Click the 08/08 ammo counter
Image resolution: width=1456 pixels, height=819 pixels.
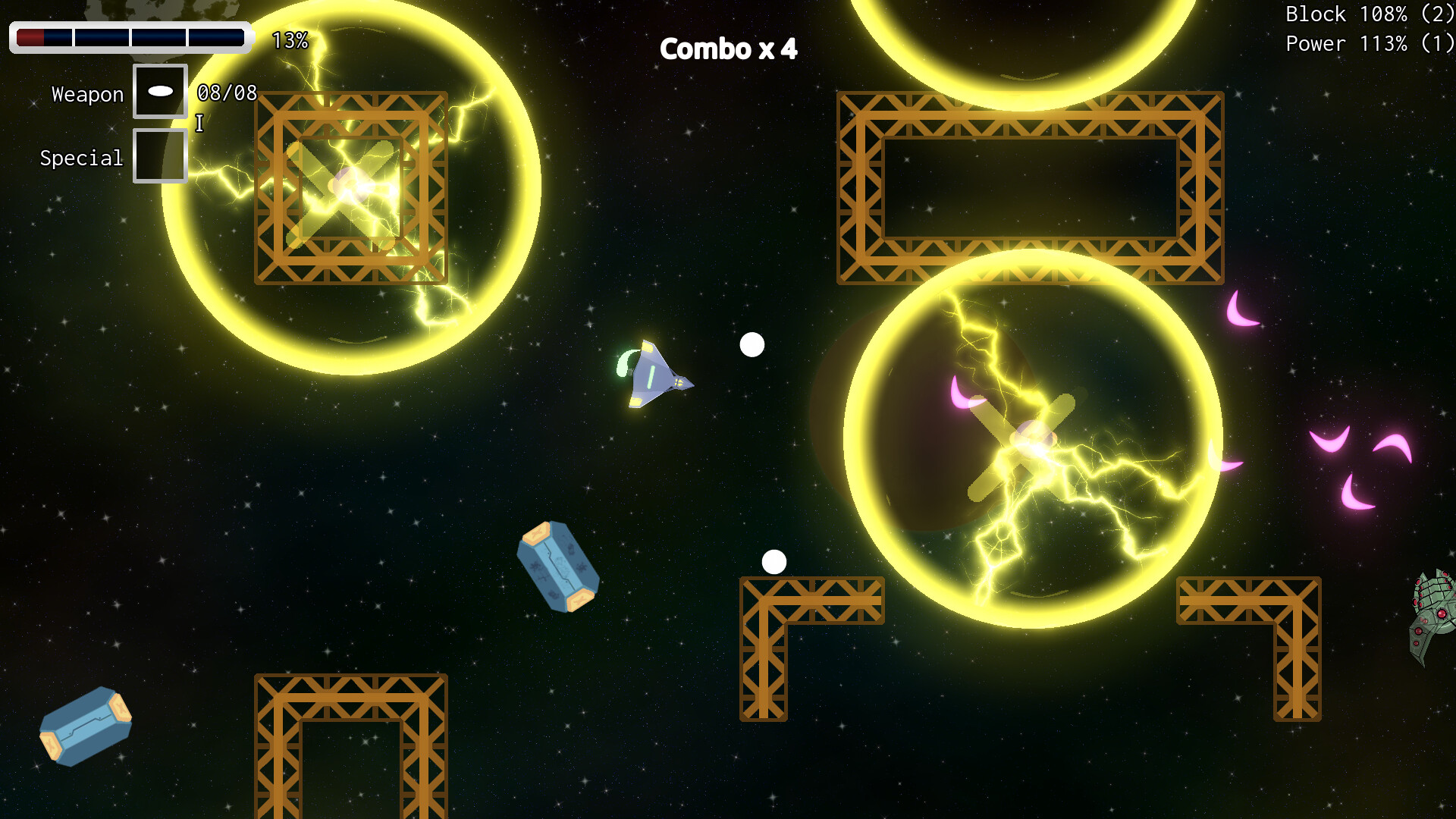[225, 91]
